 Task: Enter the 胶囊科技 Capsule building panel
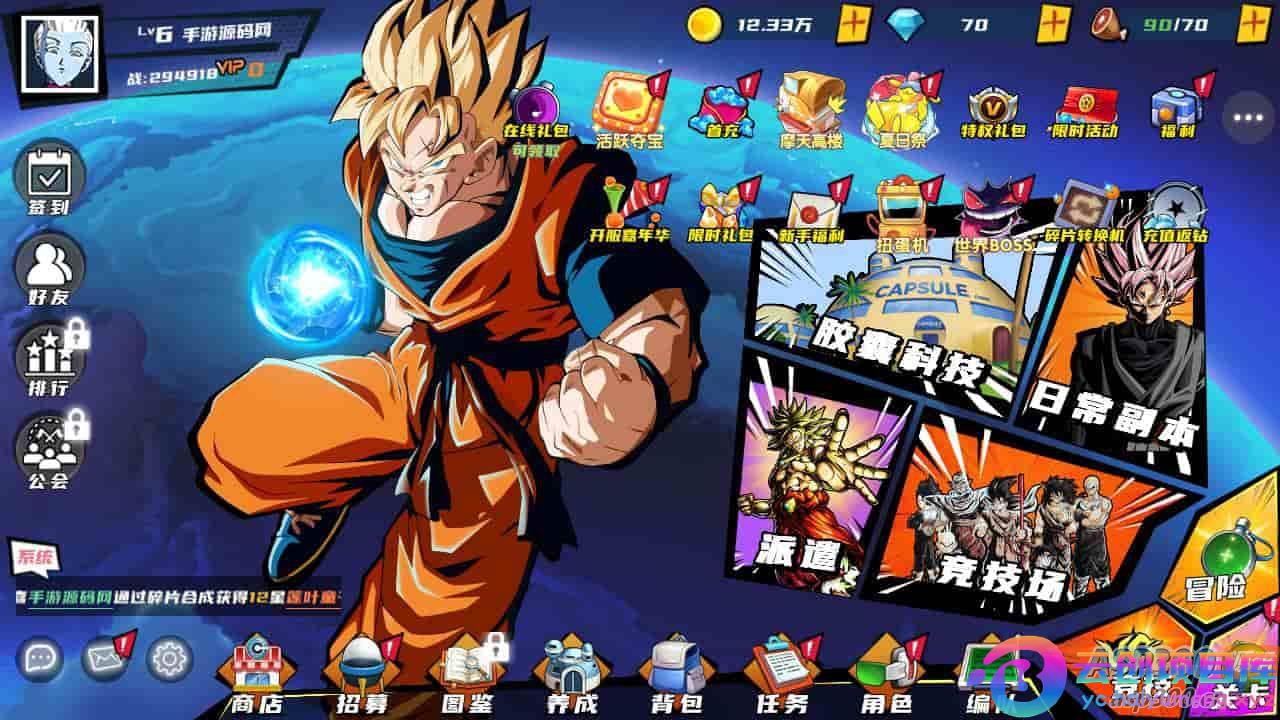[890, 320]
